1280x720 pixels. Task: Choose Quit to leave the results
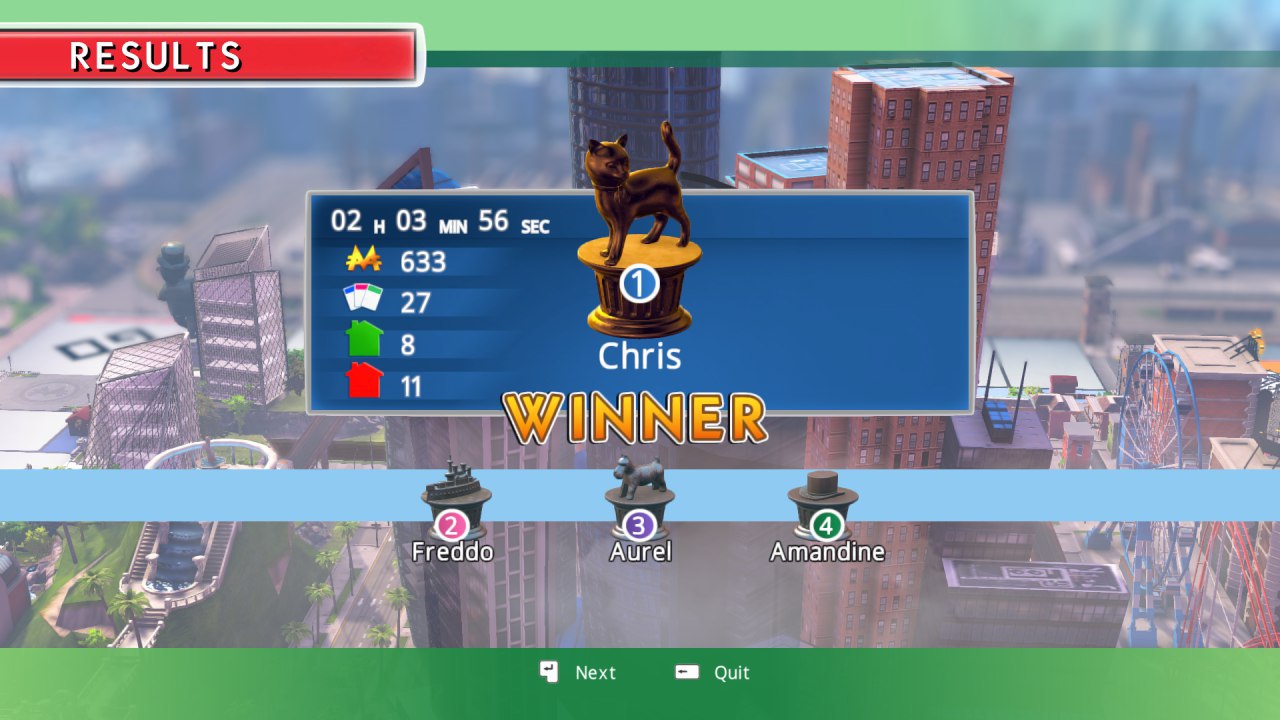(x=714, y=673)
